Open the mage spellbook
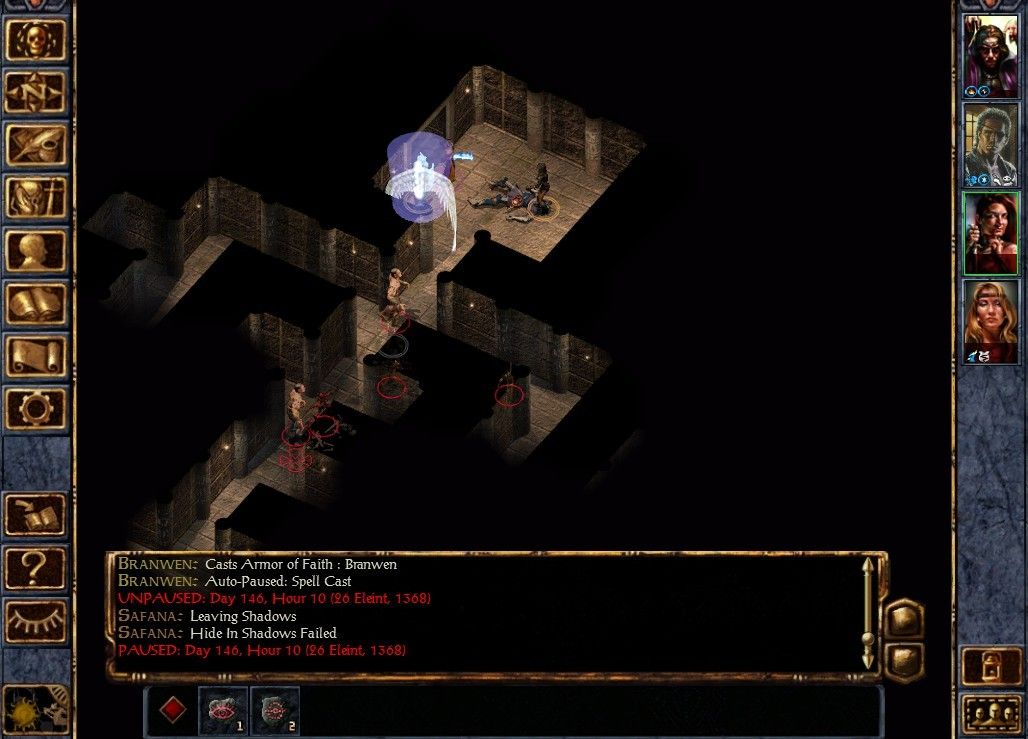The image size is (1028, 739). click(36, 304)
